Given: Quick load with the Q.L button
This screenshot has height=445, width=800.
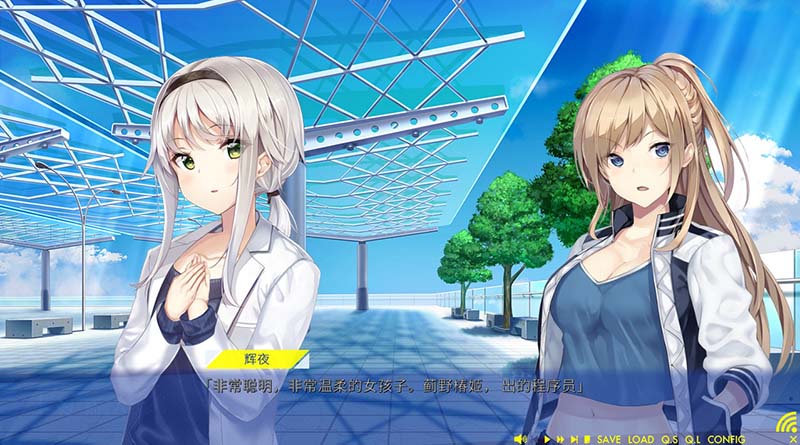Looking at the screenshot, I should click(692, 439).
